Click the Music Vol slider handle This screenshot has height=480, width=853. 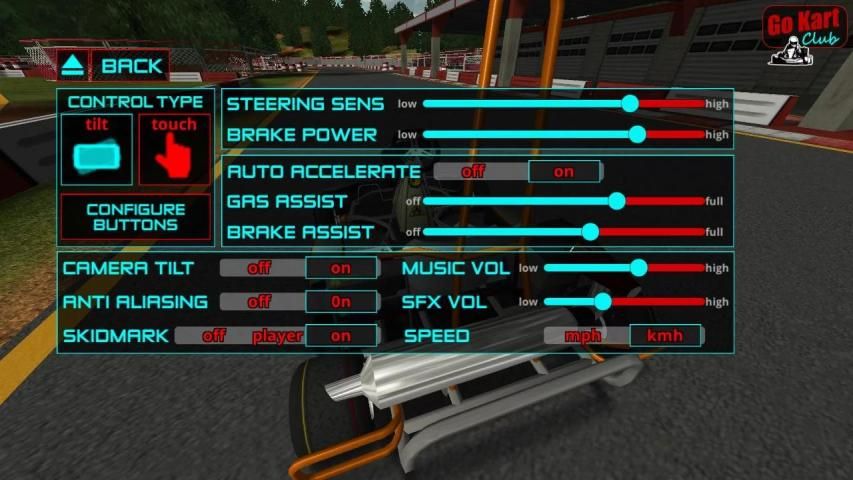click(639, 268)
